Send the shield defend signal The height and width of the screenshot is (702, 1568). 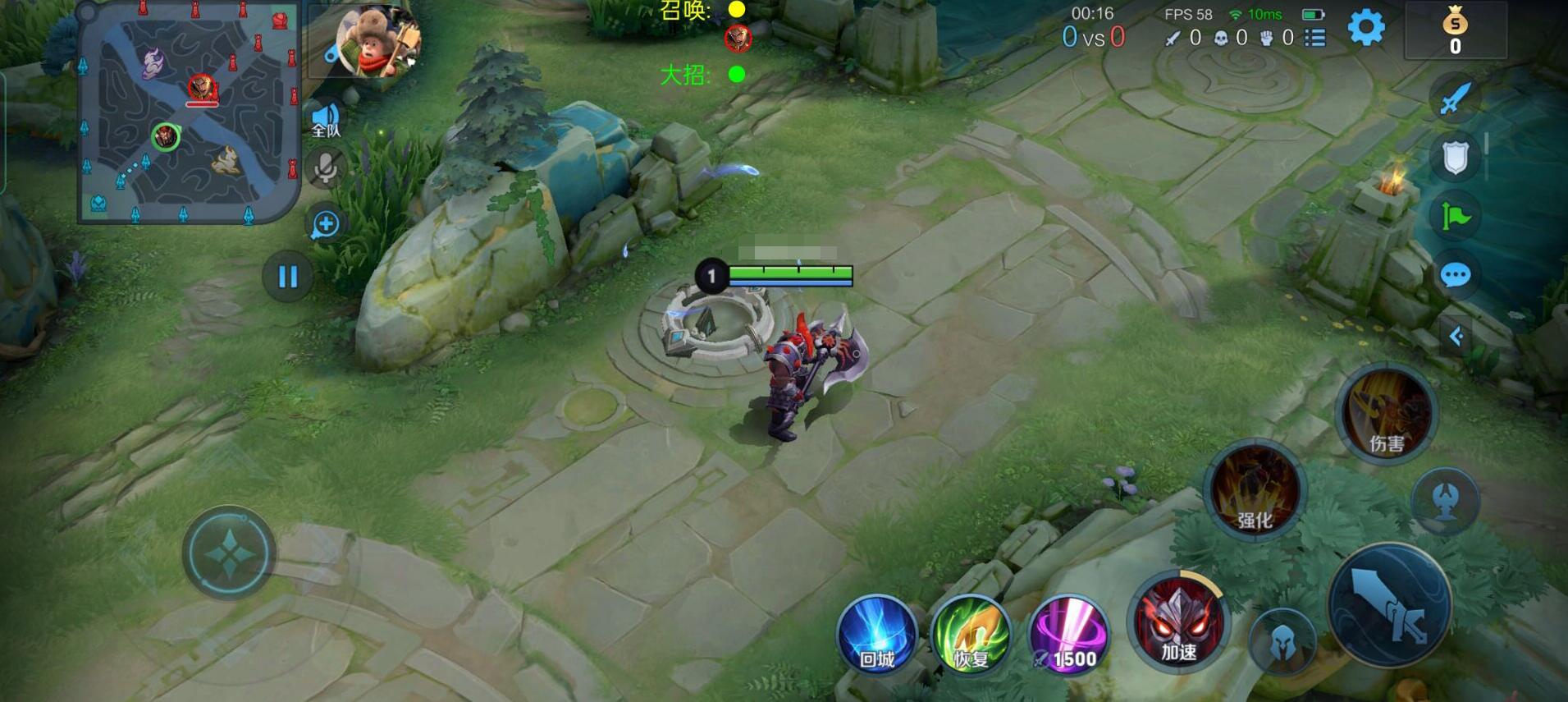pos(1455,157)
